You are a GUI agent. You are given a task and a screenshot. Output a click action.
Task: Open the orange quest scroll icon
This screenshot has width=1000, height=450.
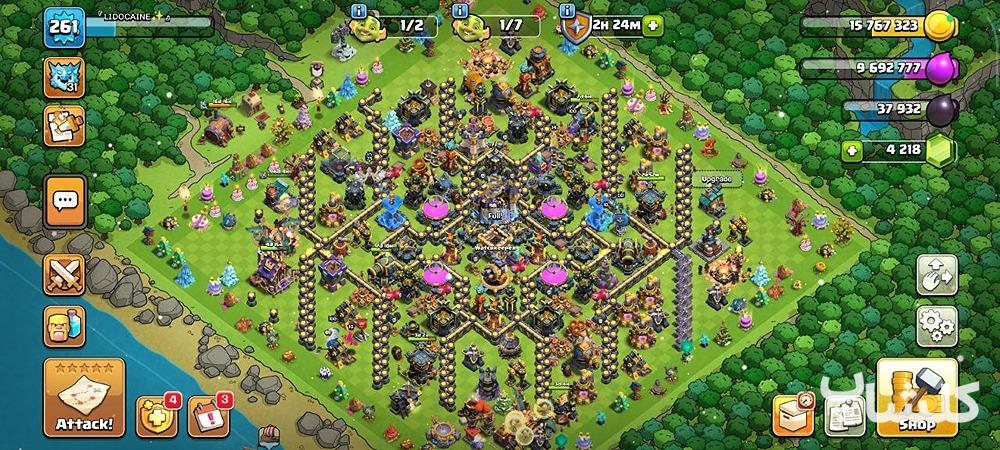(x=64, y=126)
